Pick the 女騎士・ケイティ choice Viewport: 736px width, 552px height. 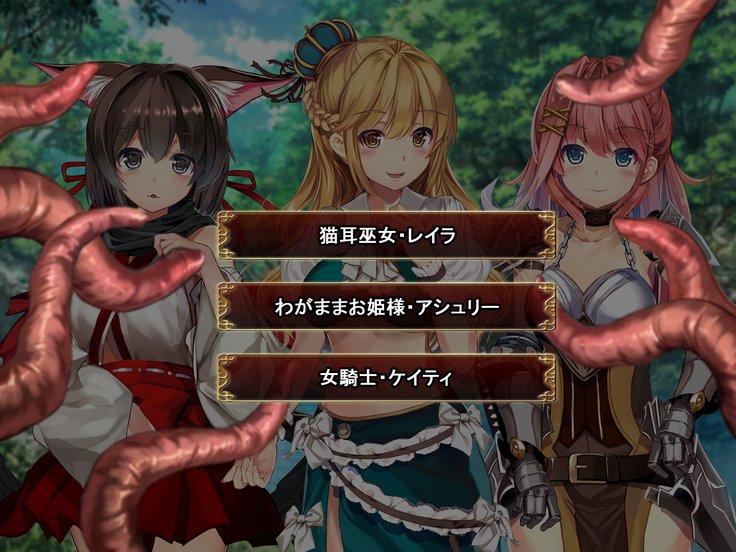click(x=386, y=378)
